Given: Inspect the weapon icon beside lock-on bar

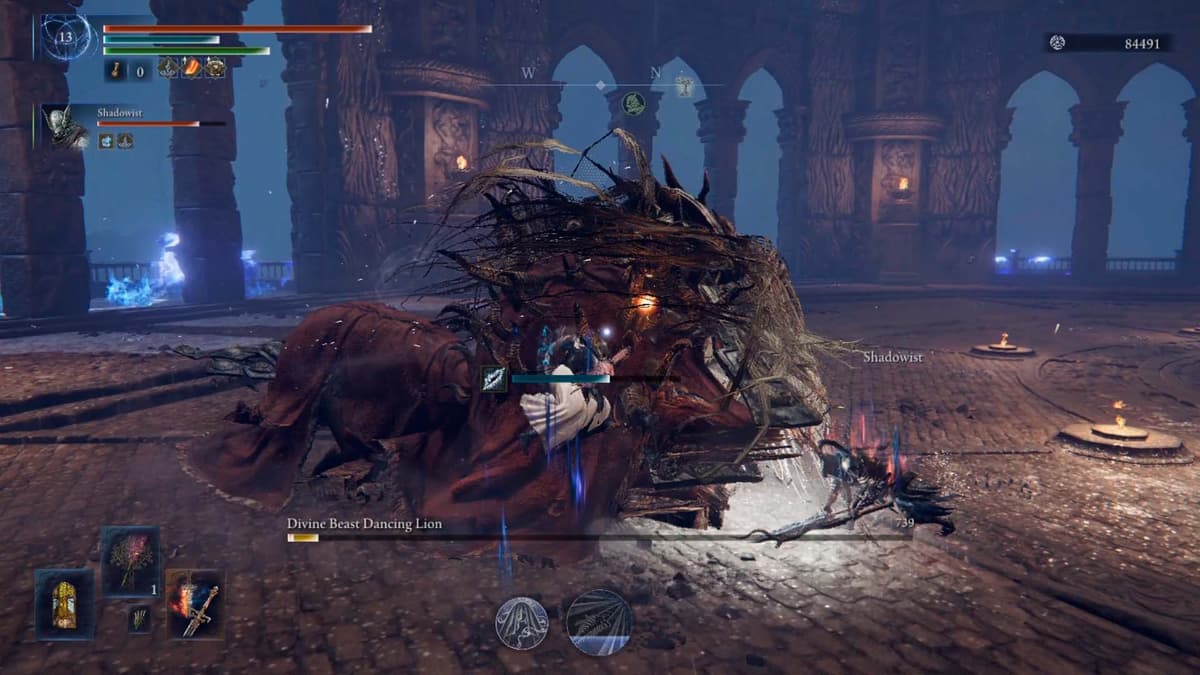Looking at the screenshot, I should tap(495, 379).
